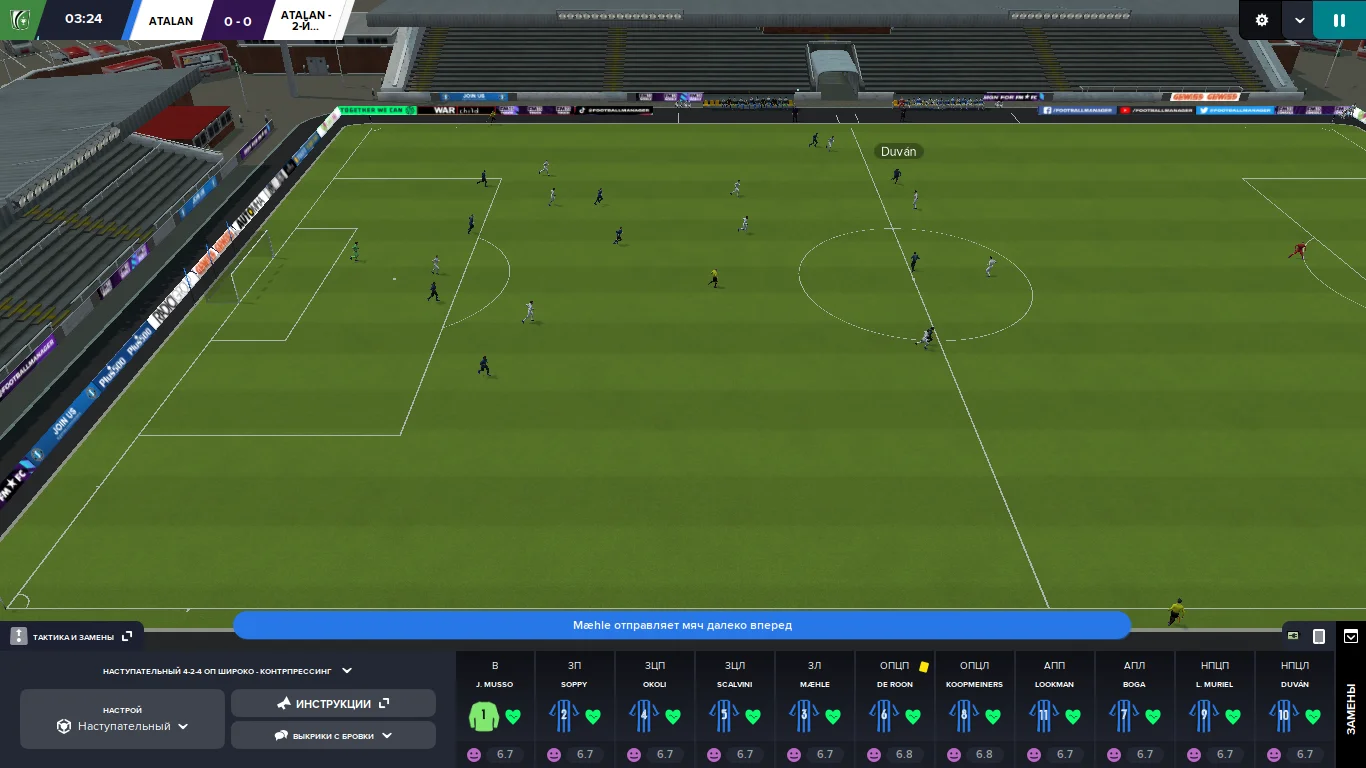This screenshot has height=768, width=1366.
Task: Pick Boga's number 7 card
Action: 1134,708
